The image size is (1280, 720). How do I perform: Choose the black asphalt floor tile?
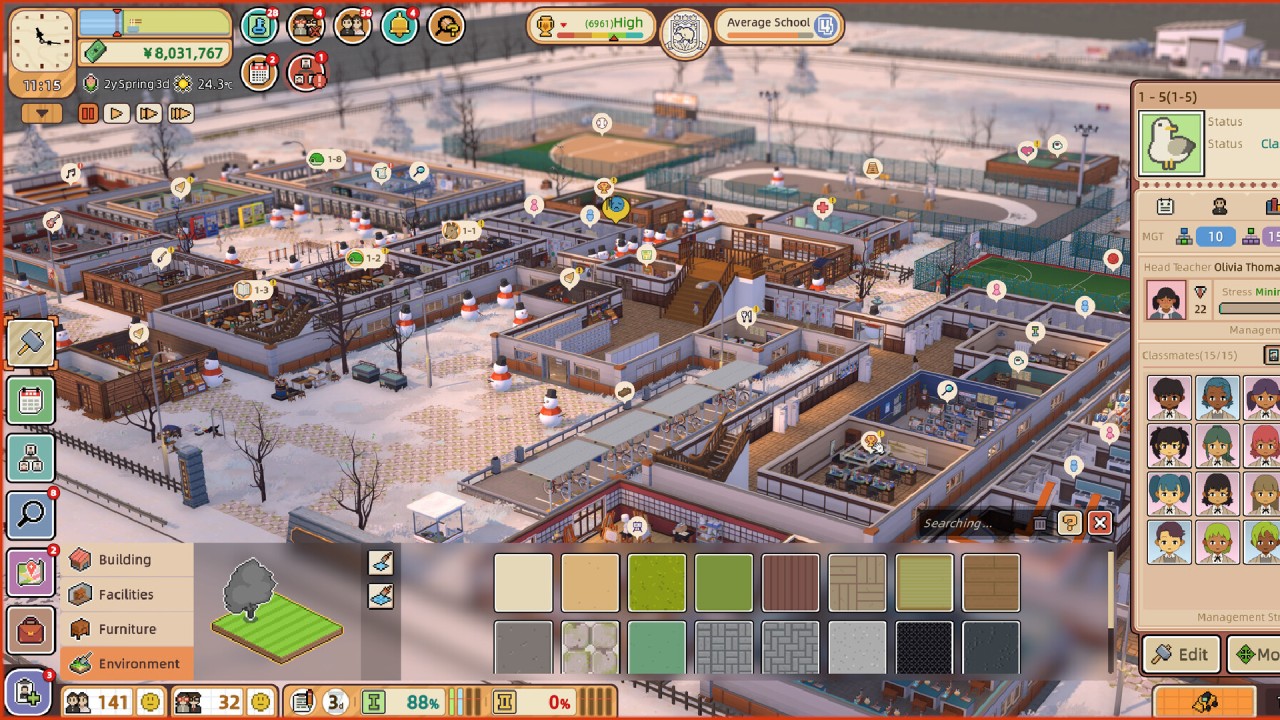[925, 648]
